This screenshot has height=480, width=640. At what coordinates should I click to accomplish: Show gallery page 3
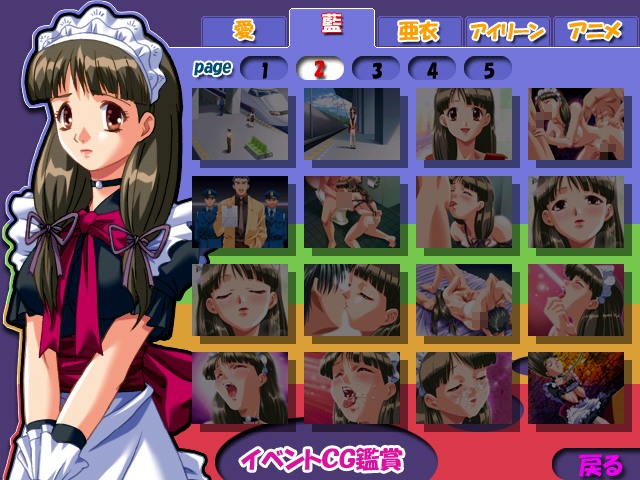coord(376,69)
